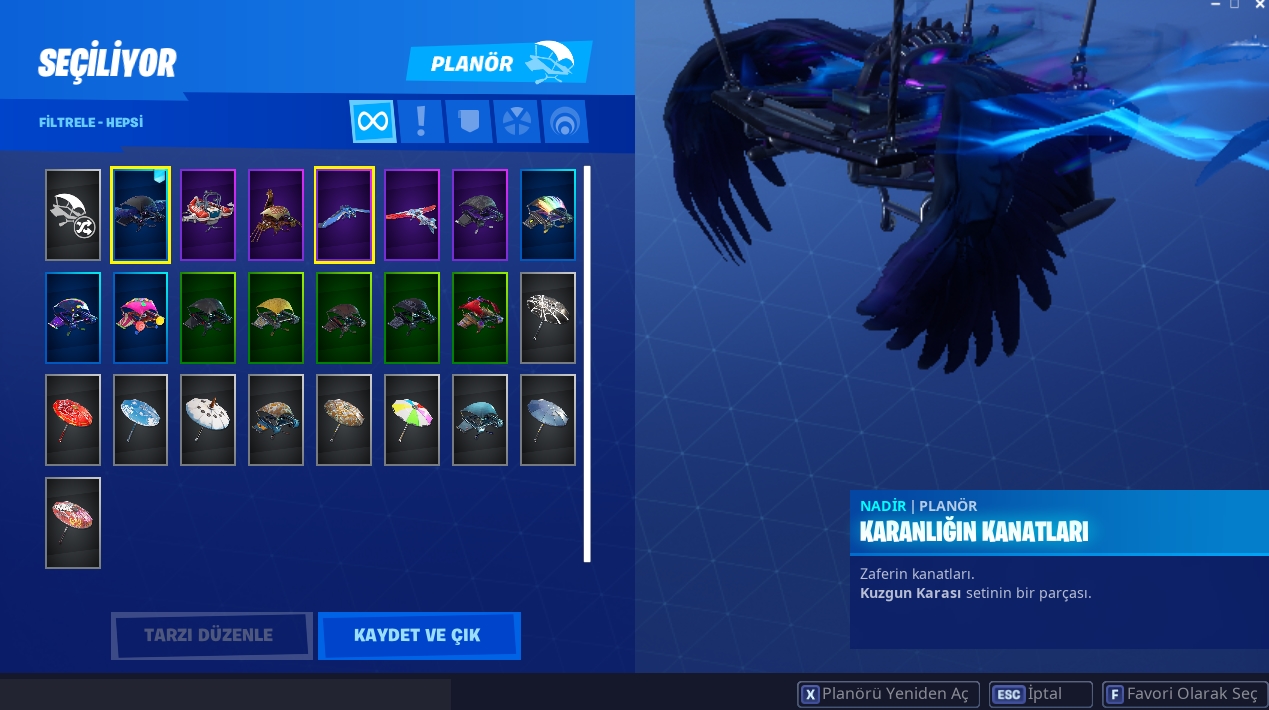
Task: Choose the spider web umbrella
Action: point(548,318)
